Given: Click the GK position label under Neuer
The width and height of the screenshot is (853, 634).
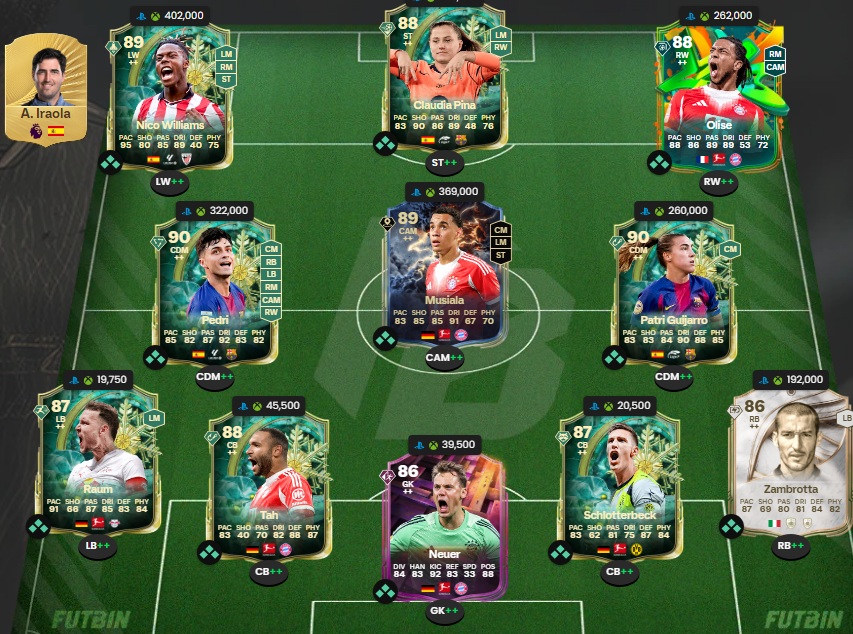Looking at the screenshot, I should (x=444, y=611).
